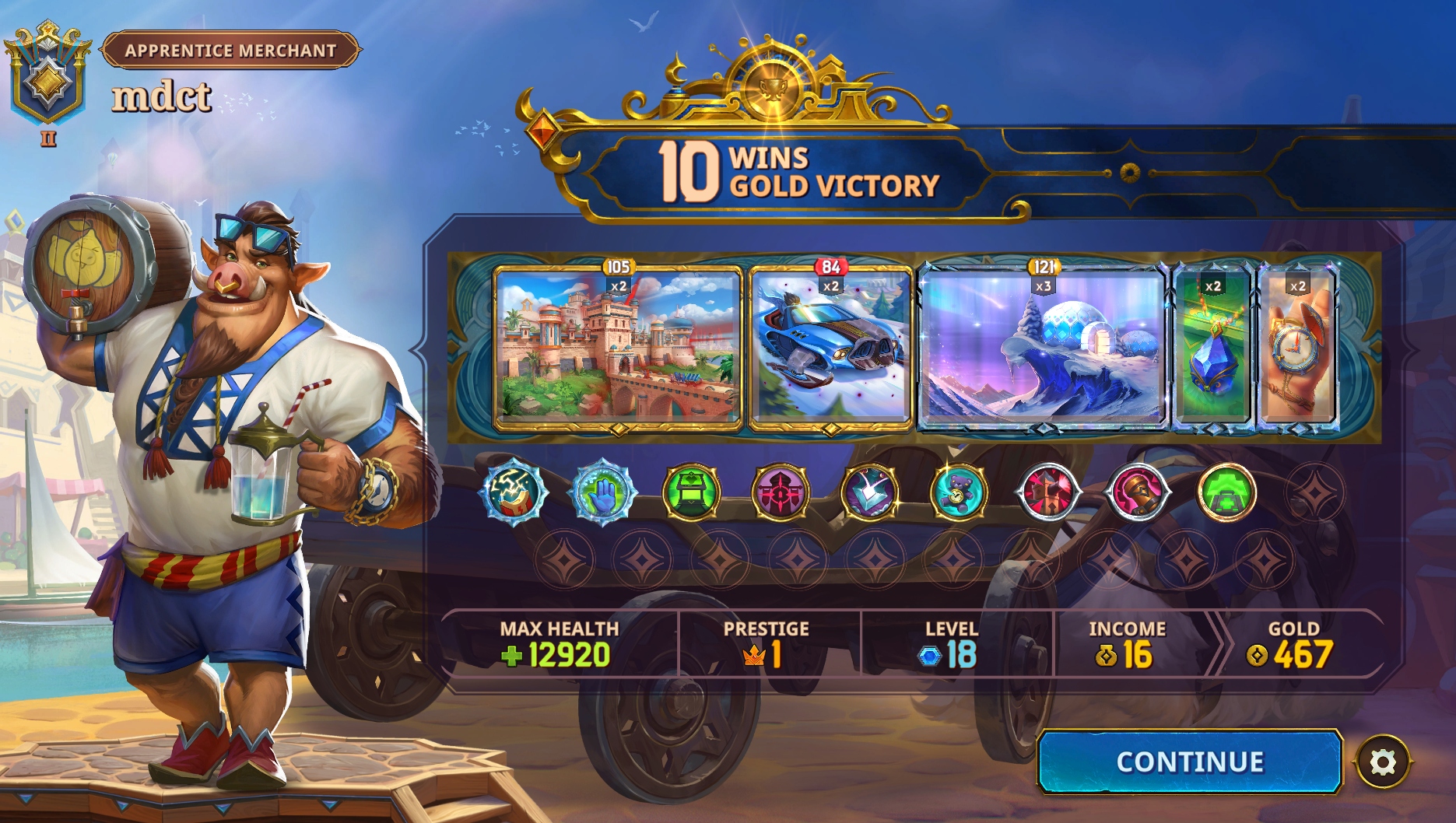Inspect the red tower skill icon
This screenshot has width=1456, height=823.
[1048, 492]
